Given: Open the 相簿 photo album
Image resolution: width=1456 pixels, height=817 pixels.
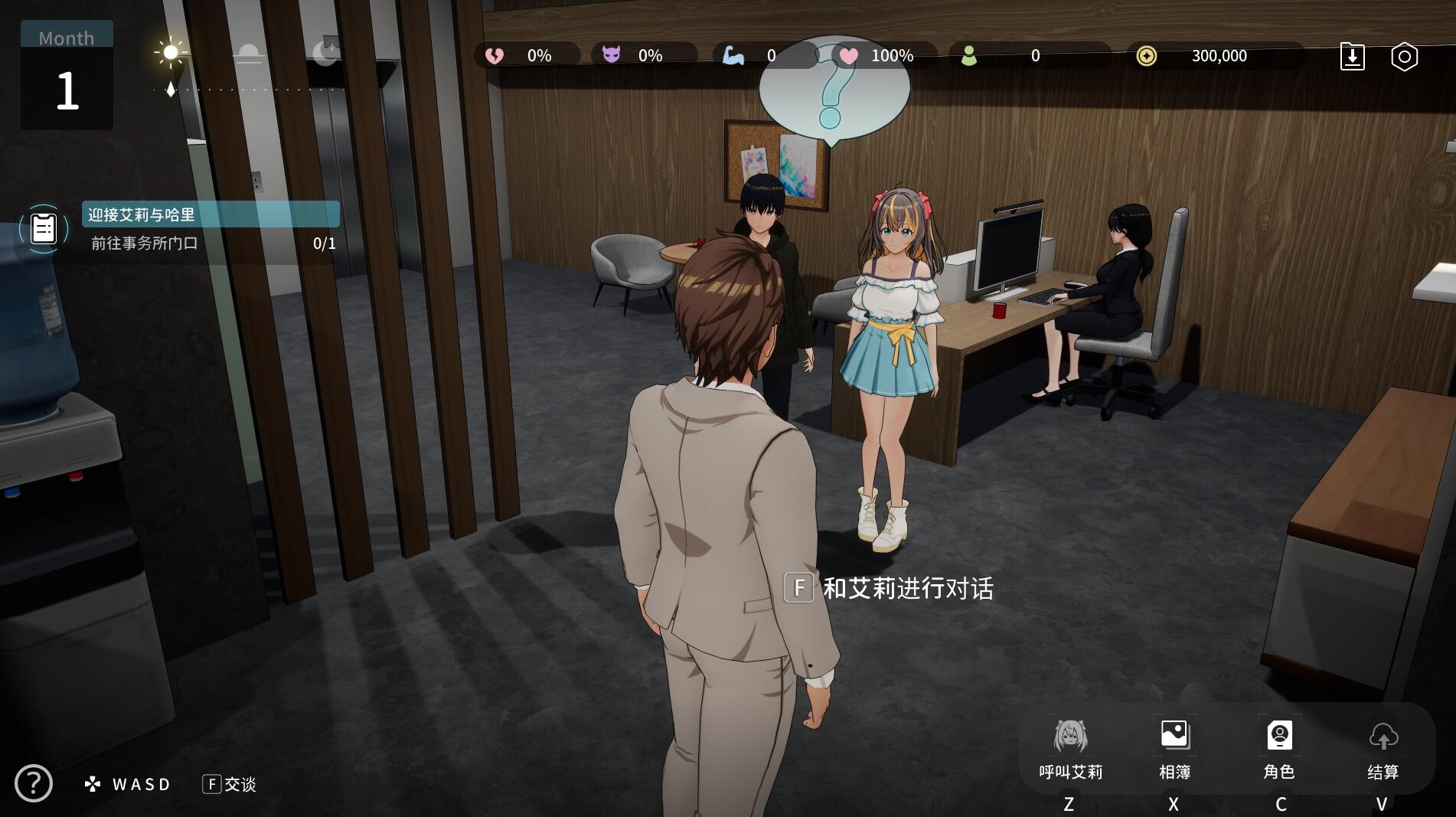Looking at the screenshot, I should (1174, 749).
